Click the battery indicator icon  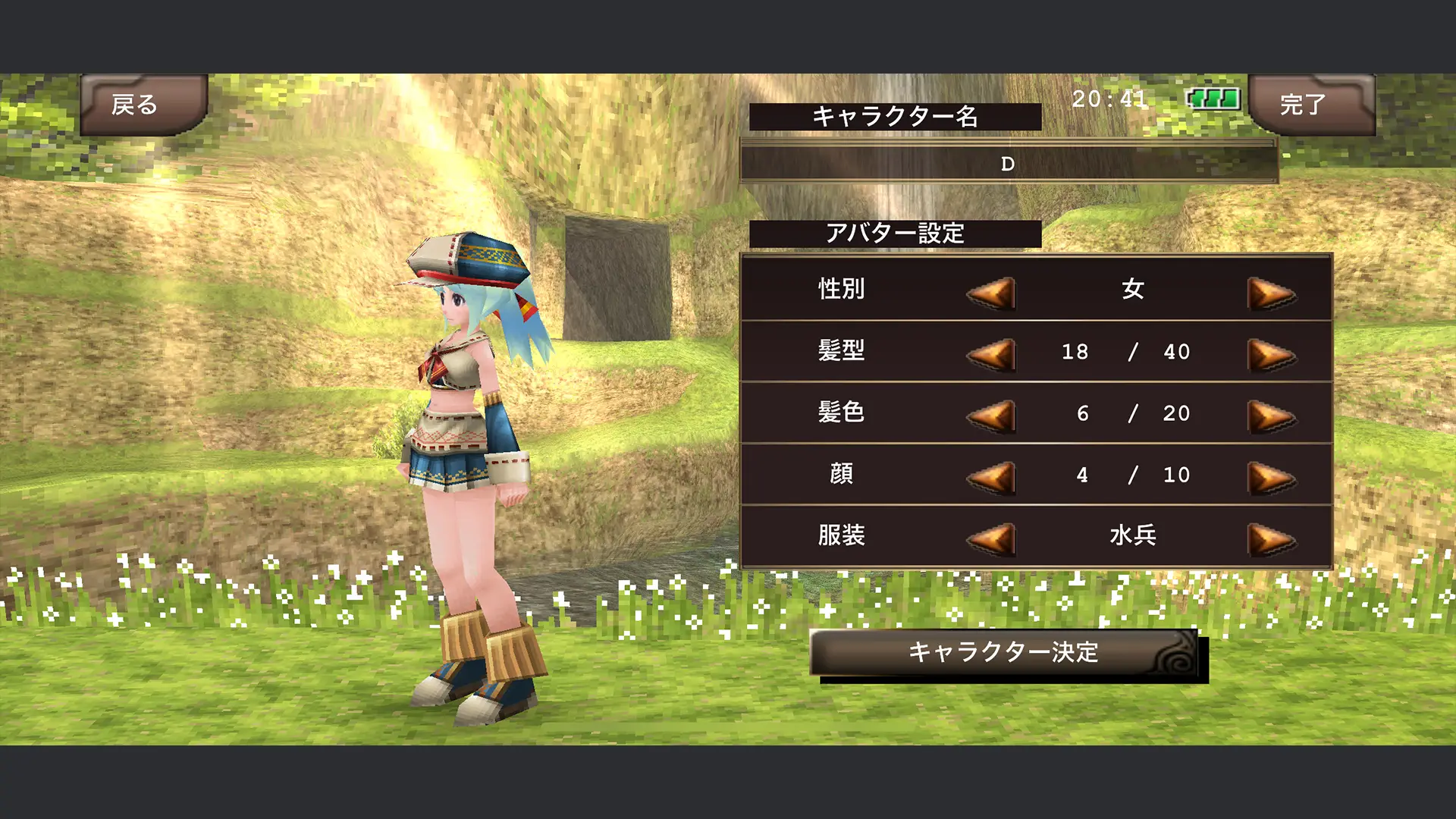[x=1213, y=99]
